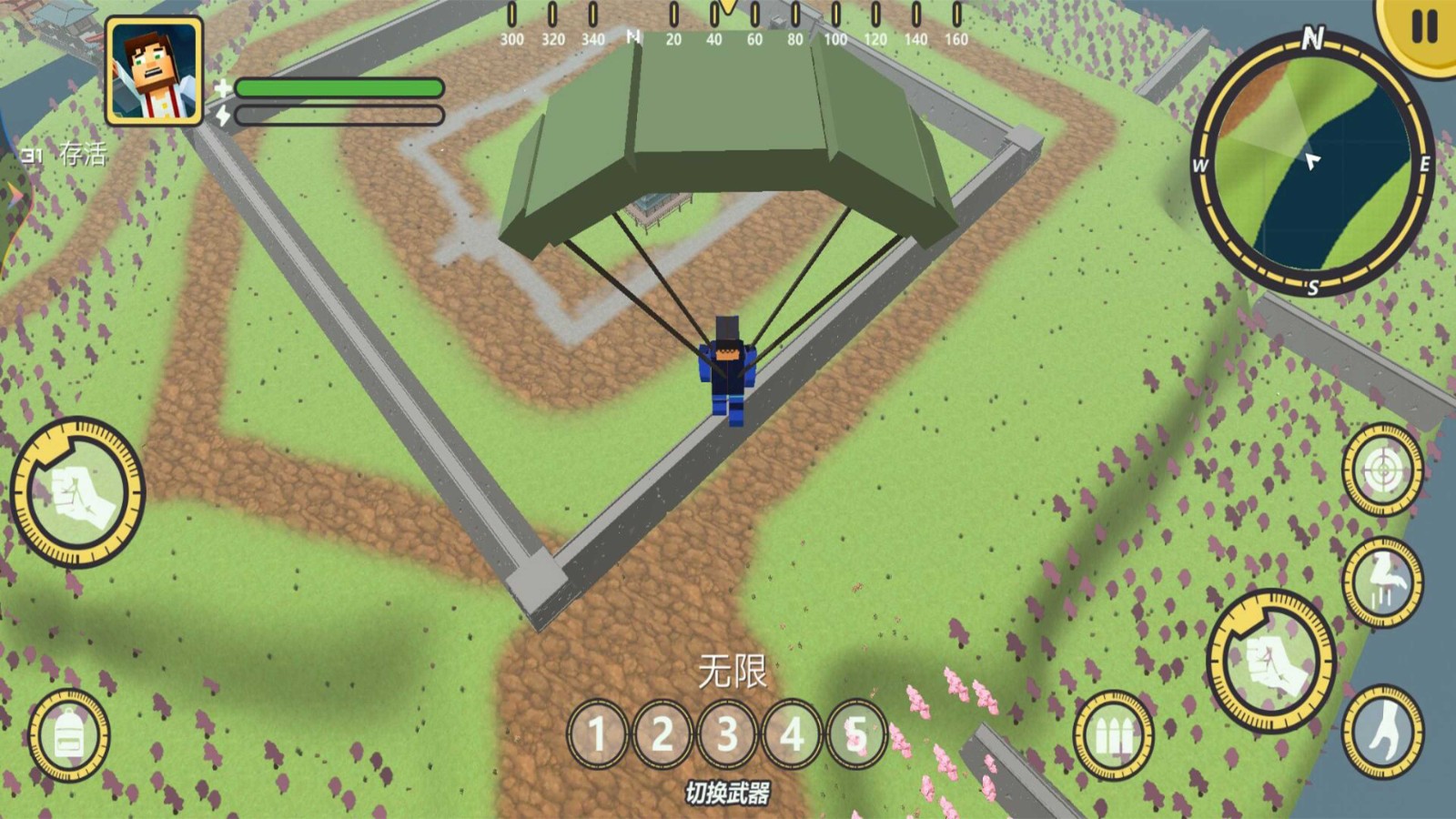The height and width of the screenshot is (819, 1456).
Task: Select weapon slot 1
Action: coord(597,733)
